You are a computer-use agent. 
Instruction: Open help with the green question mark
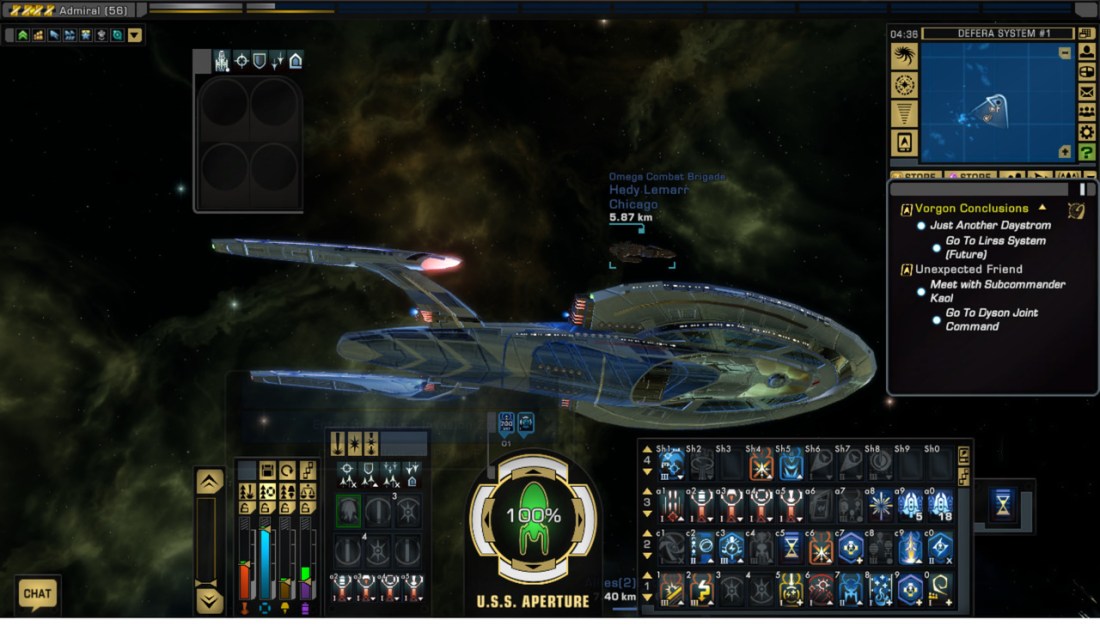[x=1087, y=152]
